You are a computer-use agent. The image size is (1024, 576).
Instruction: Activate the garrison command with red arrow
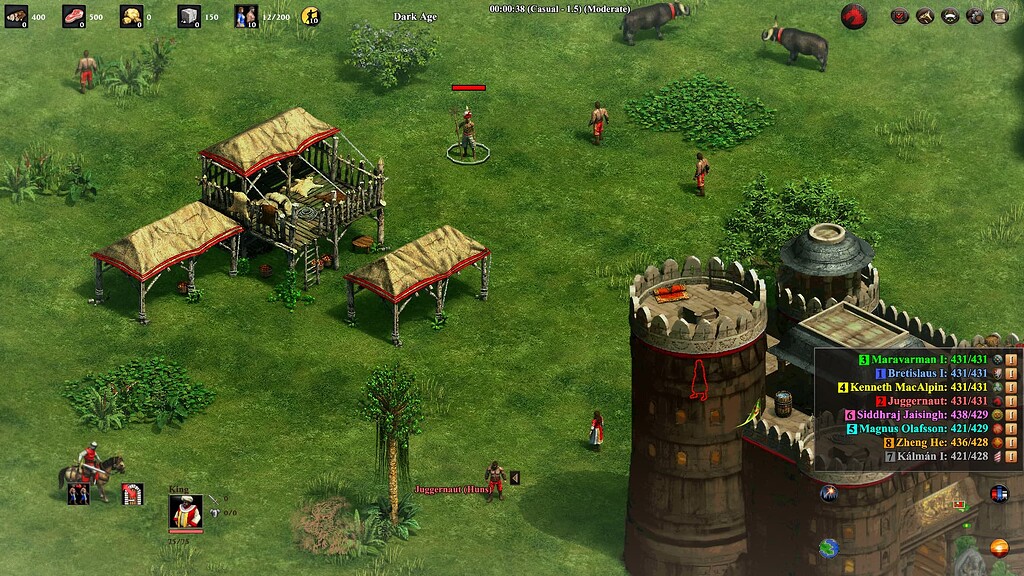point(132,493)
